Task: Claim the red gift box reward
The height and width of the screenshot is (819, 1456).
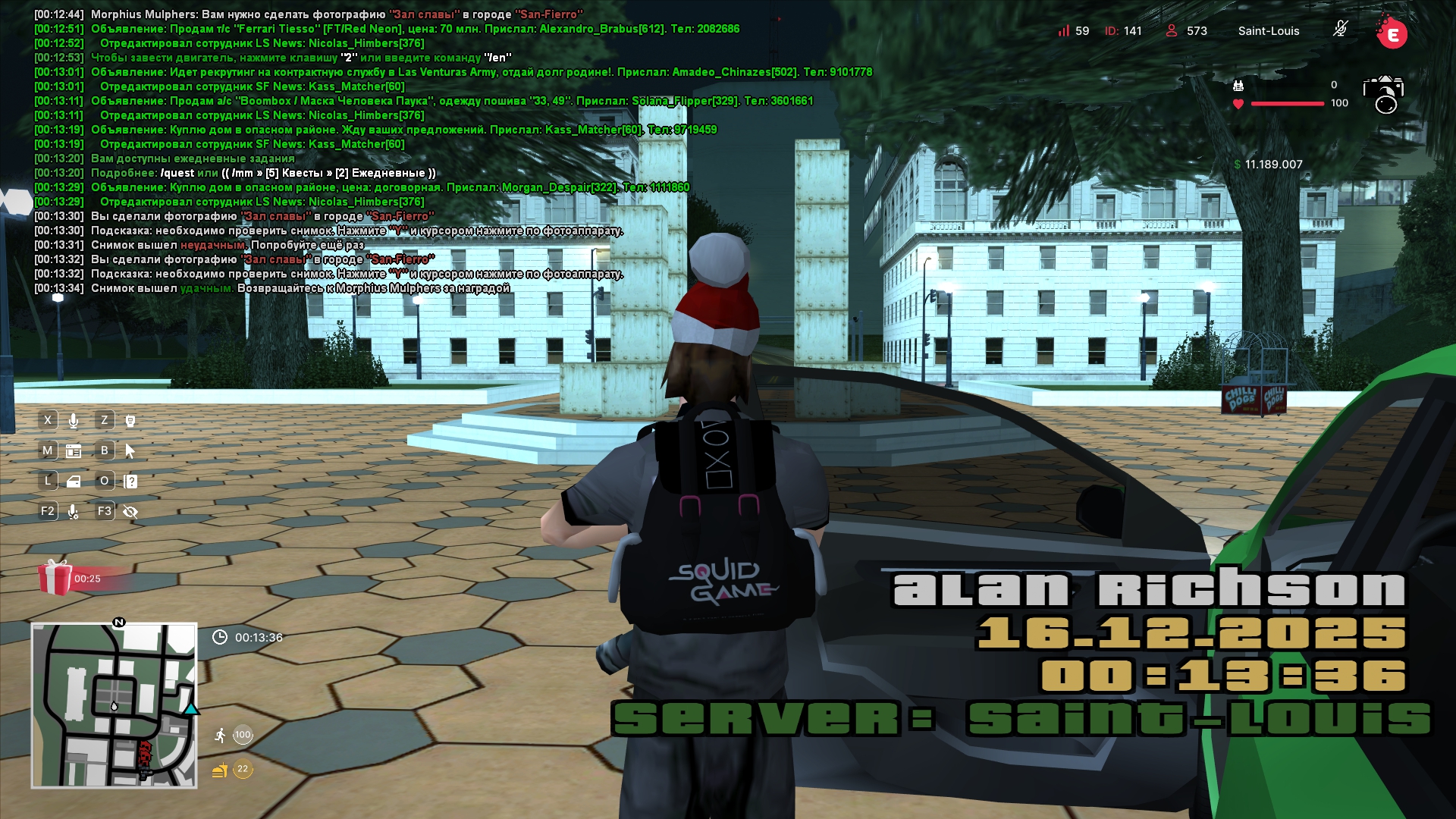Action: point(55,578)
